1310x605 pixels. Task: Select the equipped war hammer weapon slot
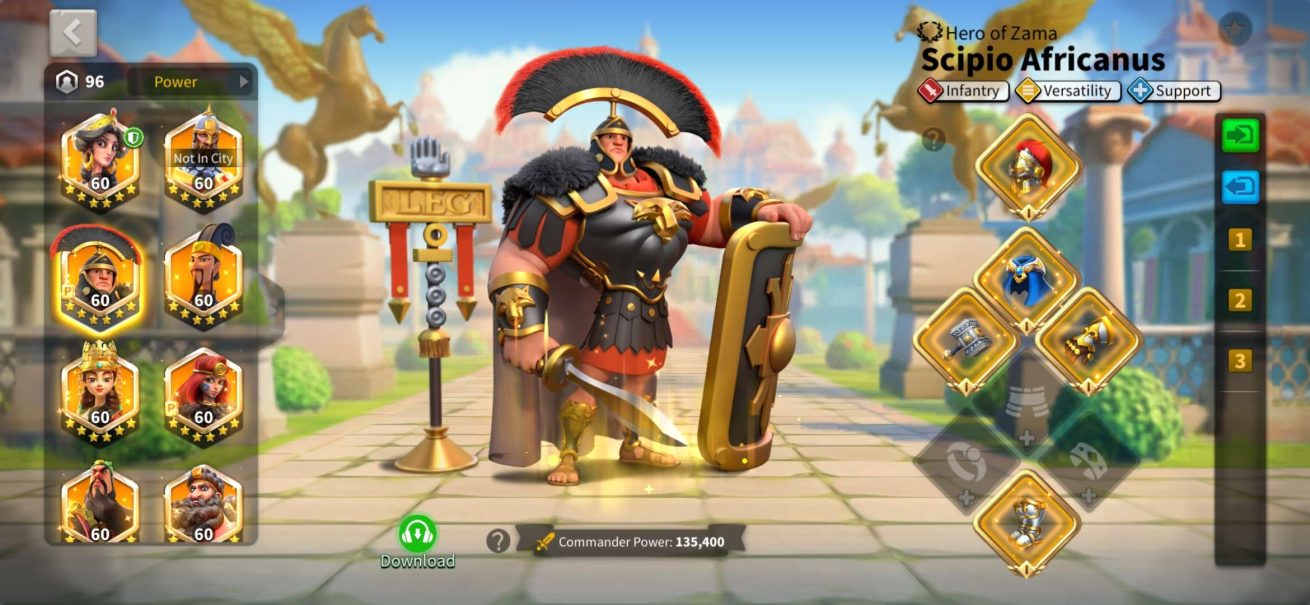[966, 341]
